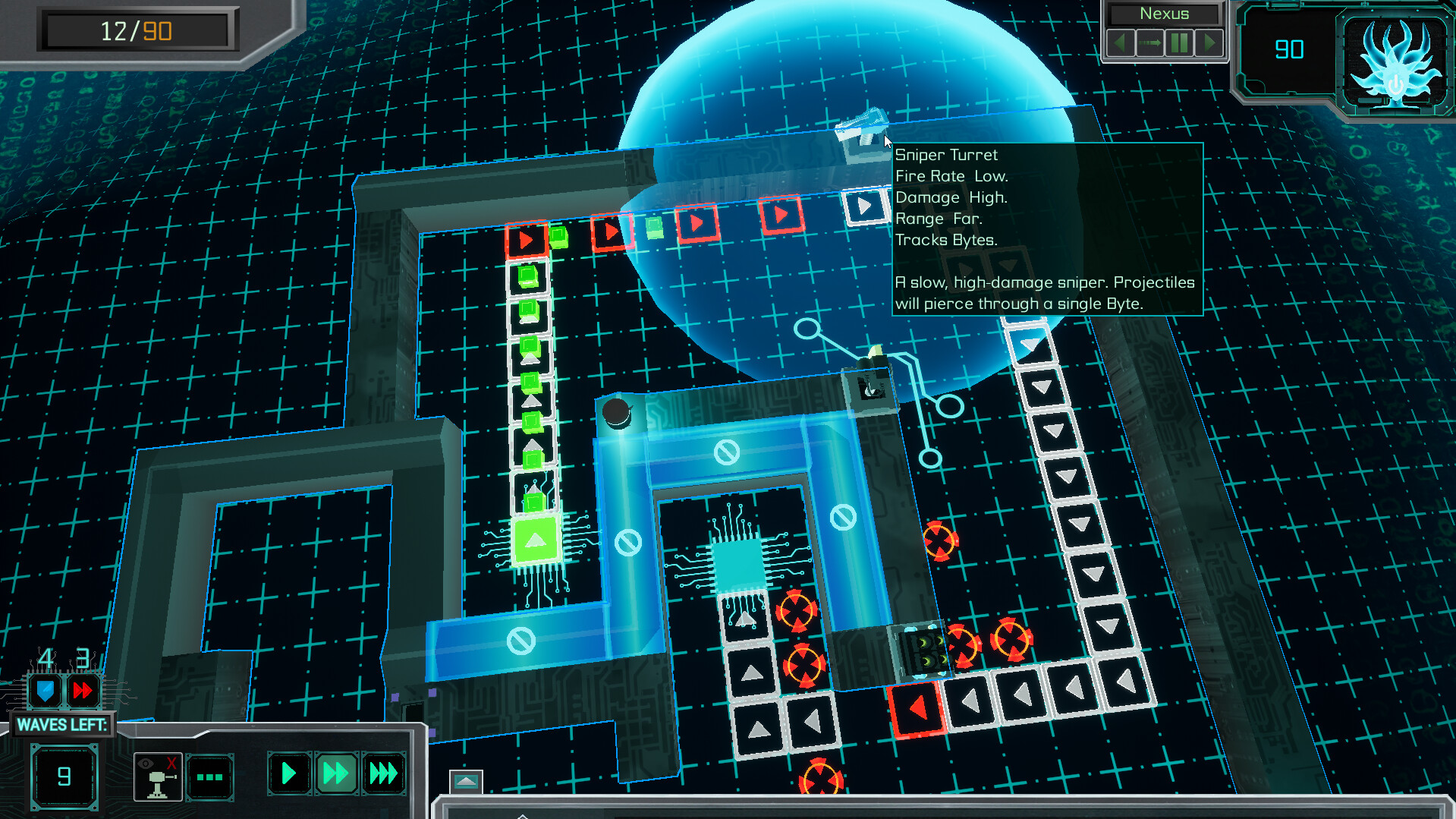1456x819 pixels.
Task: Click the Nexus power avatar portrait
Action: [x=1395, y=61]
